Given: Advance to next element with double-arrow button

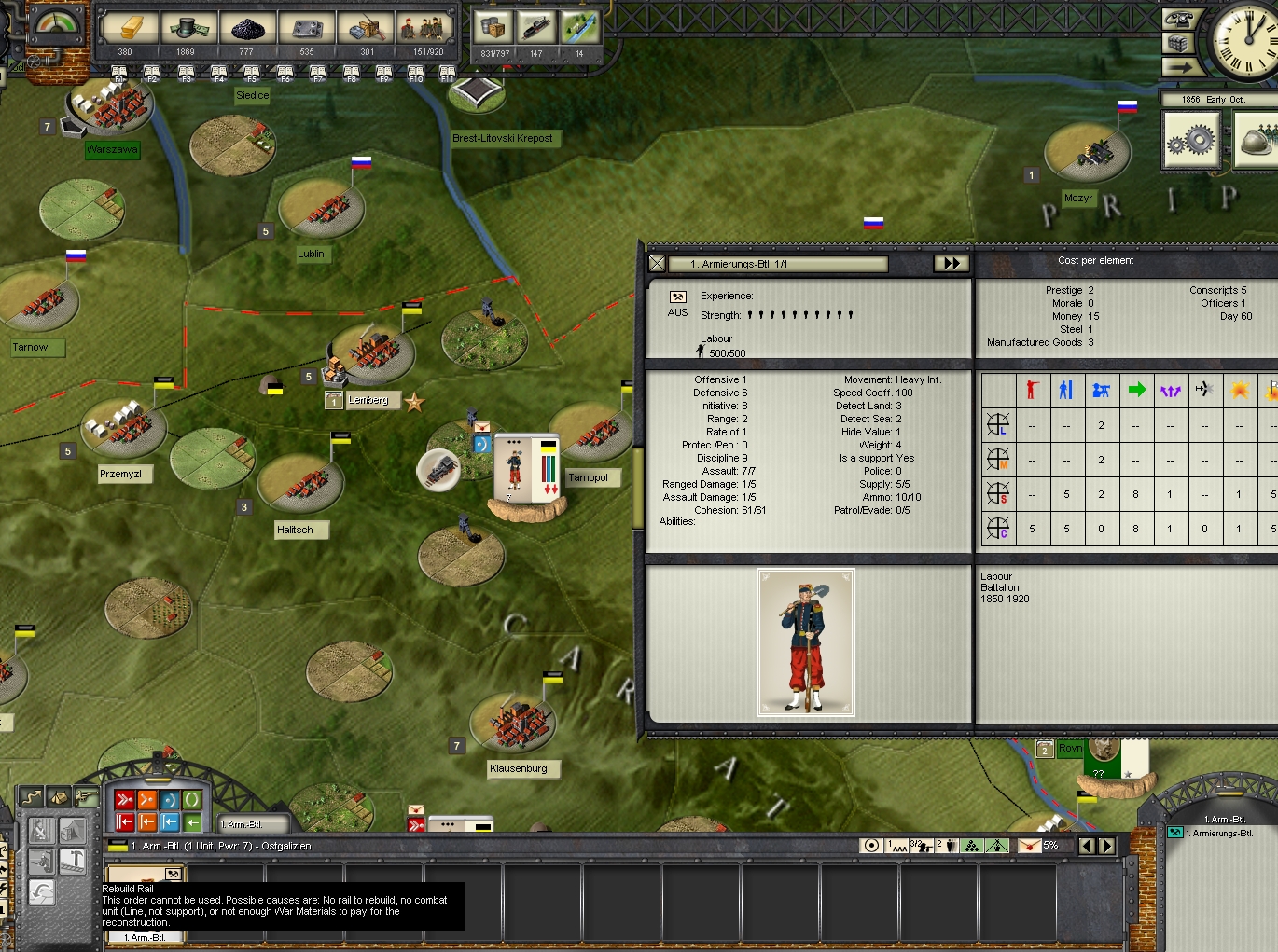Looking at the screenshot, I should 952,264.
